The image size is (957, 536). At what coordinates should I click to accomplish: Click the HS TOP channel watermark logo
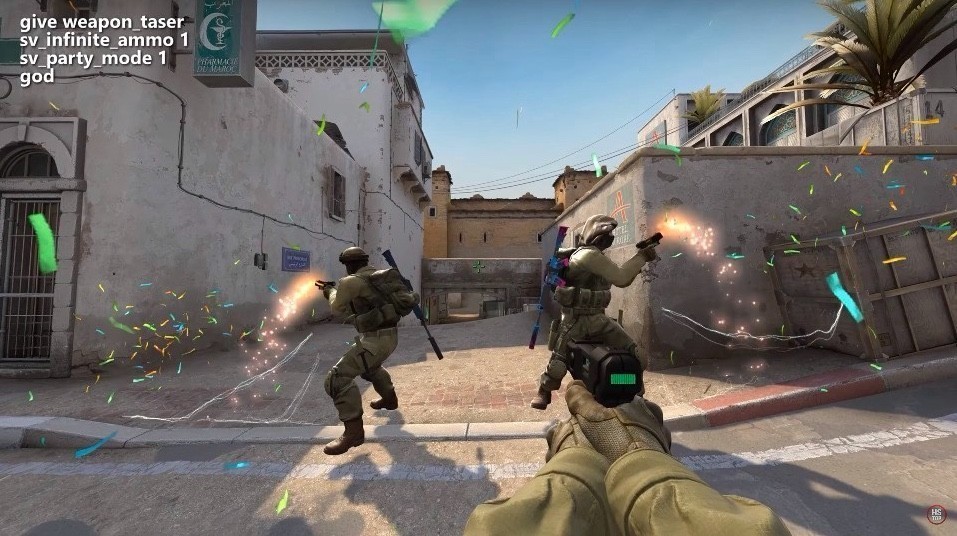pyautogui.click(x=935, y=512)
